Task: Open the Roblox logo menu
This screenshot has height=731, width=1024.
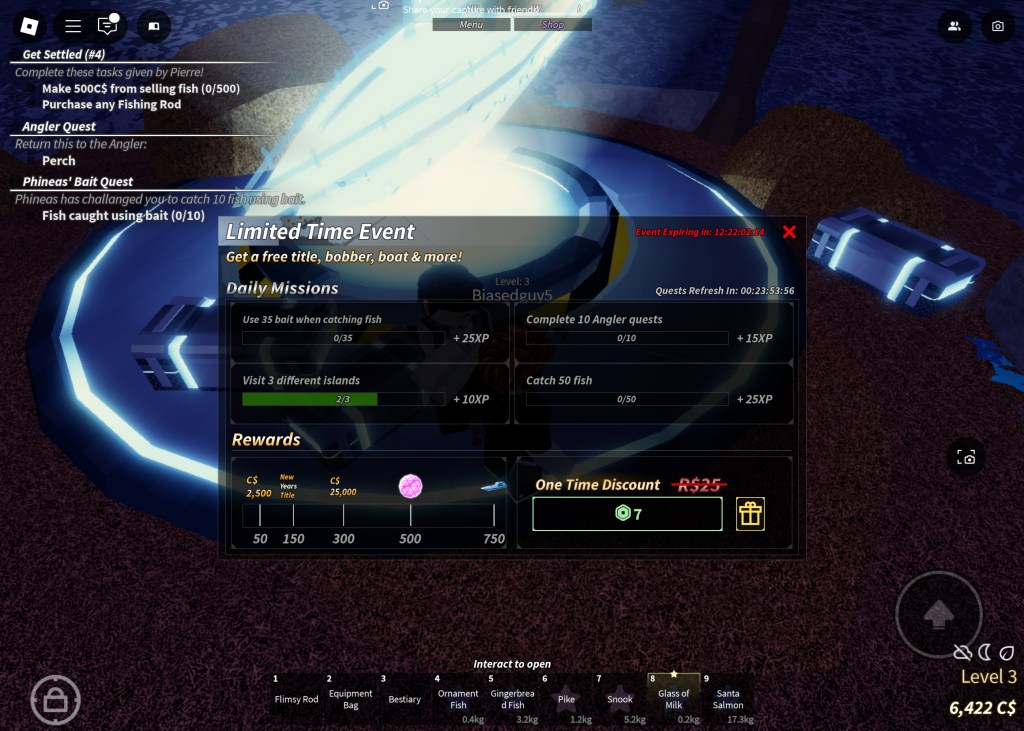Action: (30, 26)
